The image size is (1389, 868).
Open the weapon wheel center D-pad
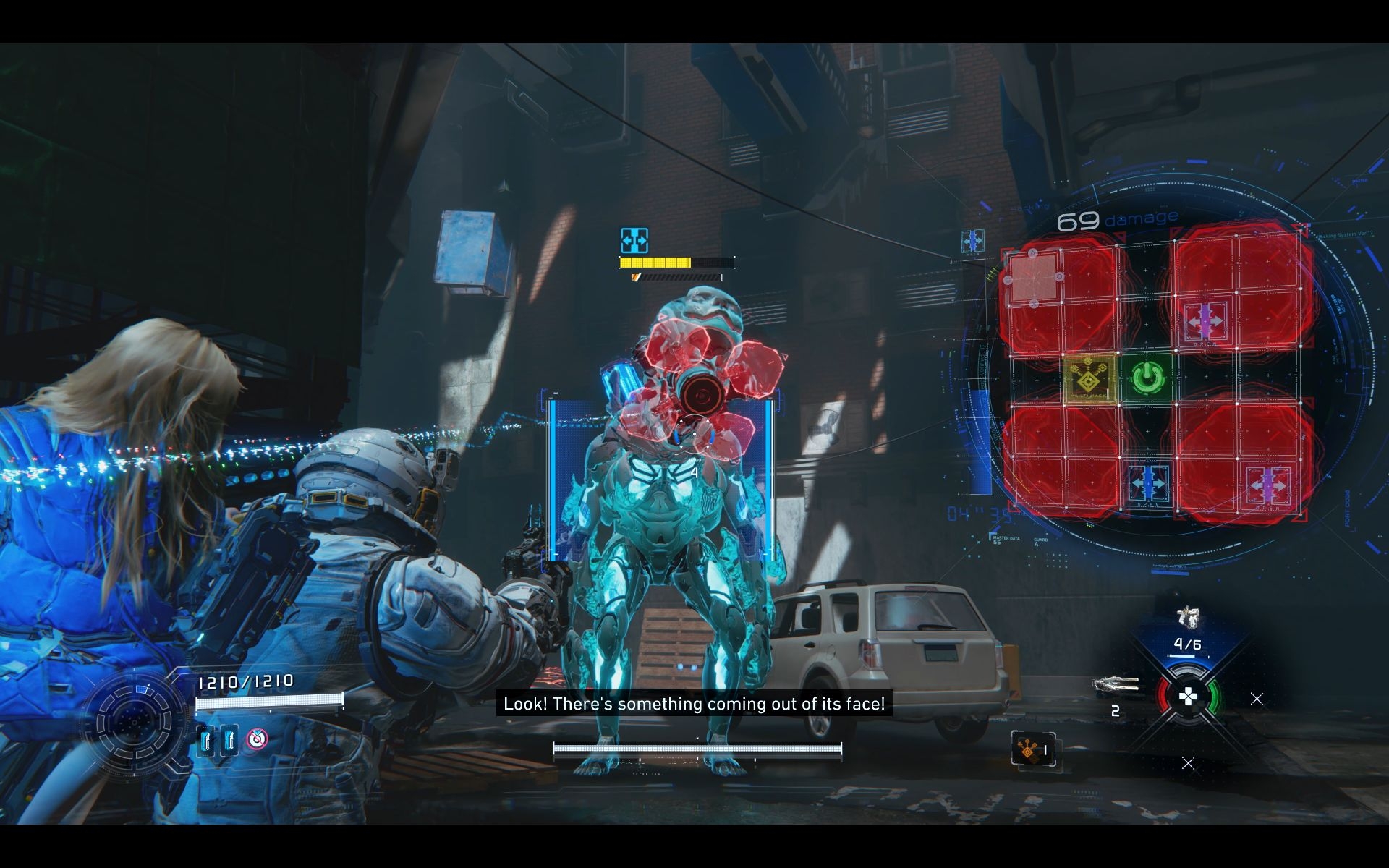coord(1188,697)
